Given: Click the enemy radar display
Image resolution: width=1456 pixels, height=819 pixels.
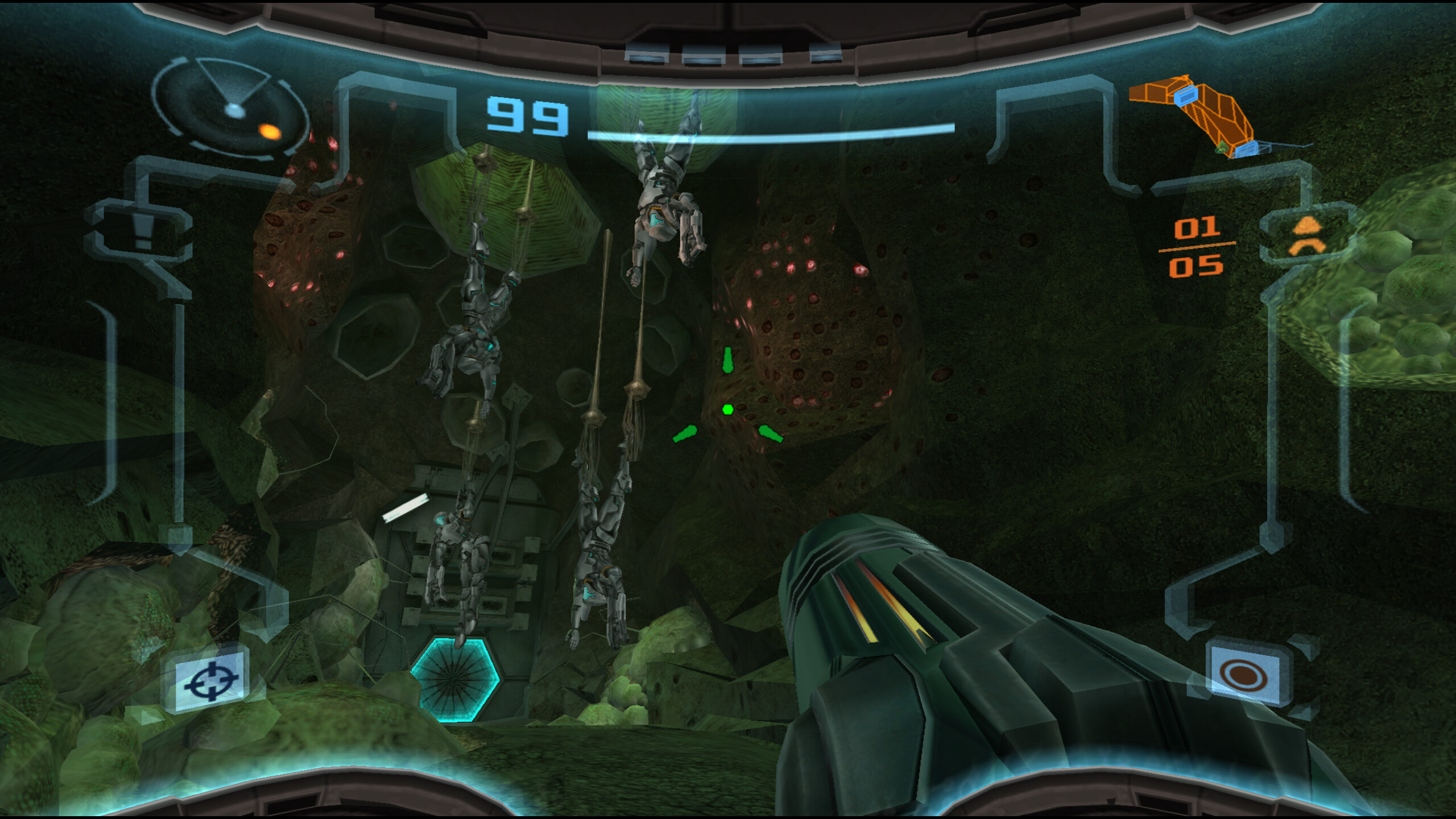Looking at the screenshot, I should [x=230, y=108].
